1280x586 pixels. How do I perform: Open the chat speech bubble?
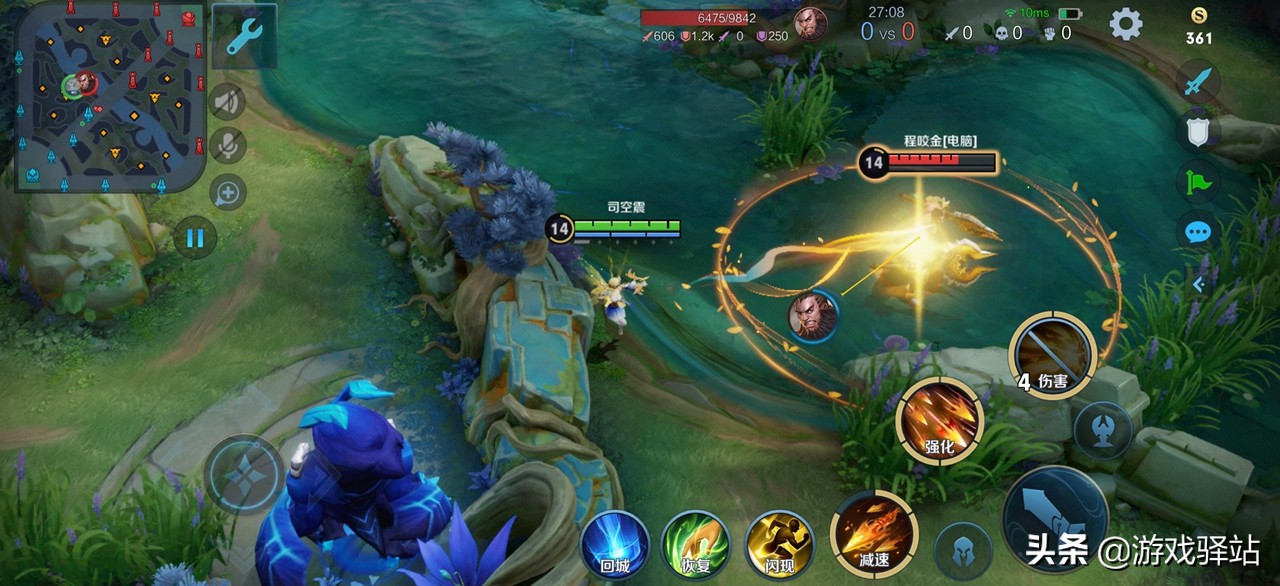pyautogui.click(x=1198, y=233)
